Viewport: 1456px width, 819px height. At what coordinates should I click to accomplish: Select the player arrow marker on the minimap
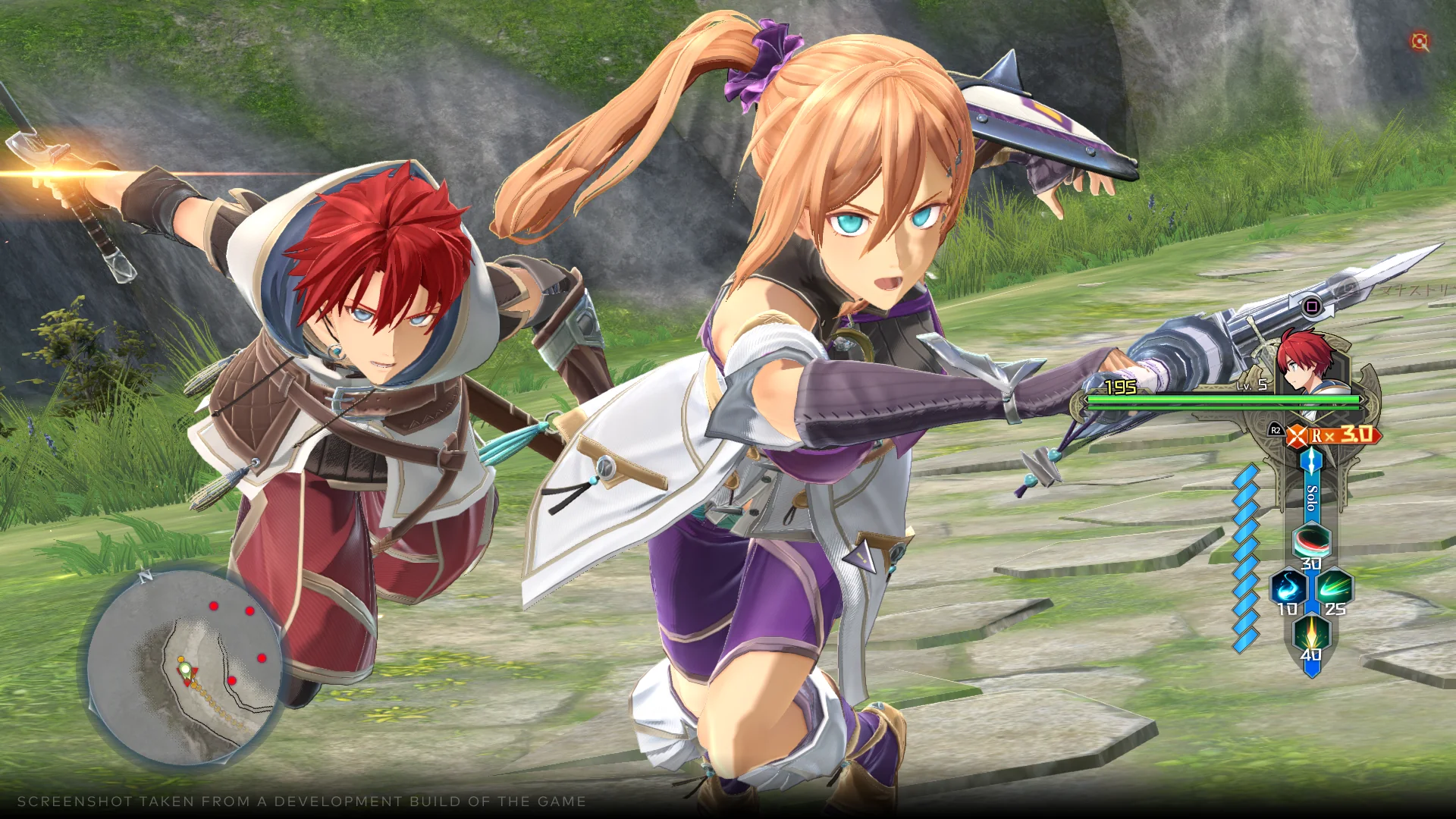point(185,670)
